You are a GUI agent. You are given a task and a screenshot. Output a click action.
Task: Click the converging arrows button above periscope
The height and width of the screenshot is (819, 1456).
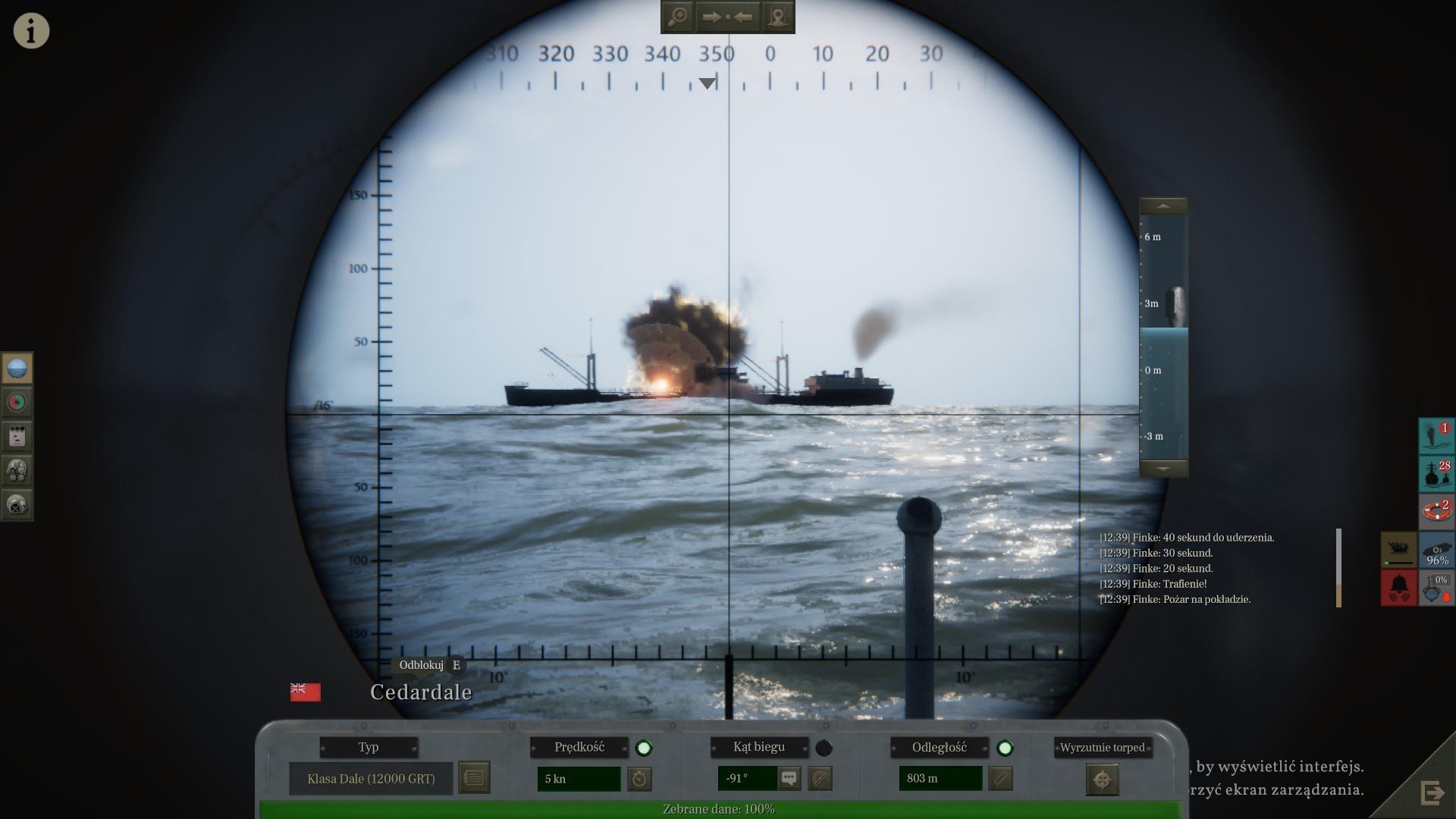pos(727,17)
